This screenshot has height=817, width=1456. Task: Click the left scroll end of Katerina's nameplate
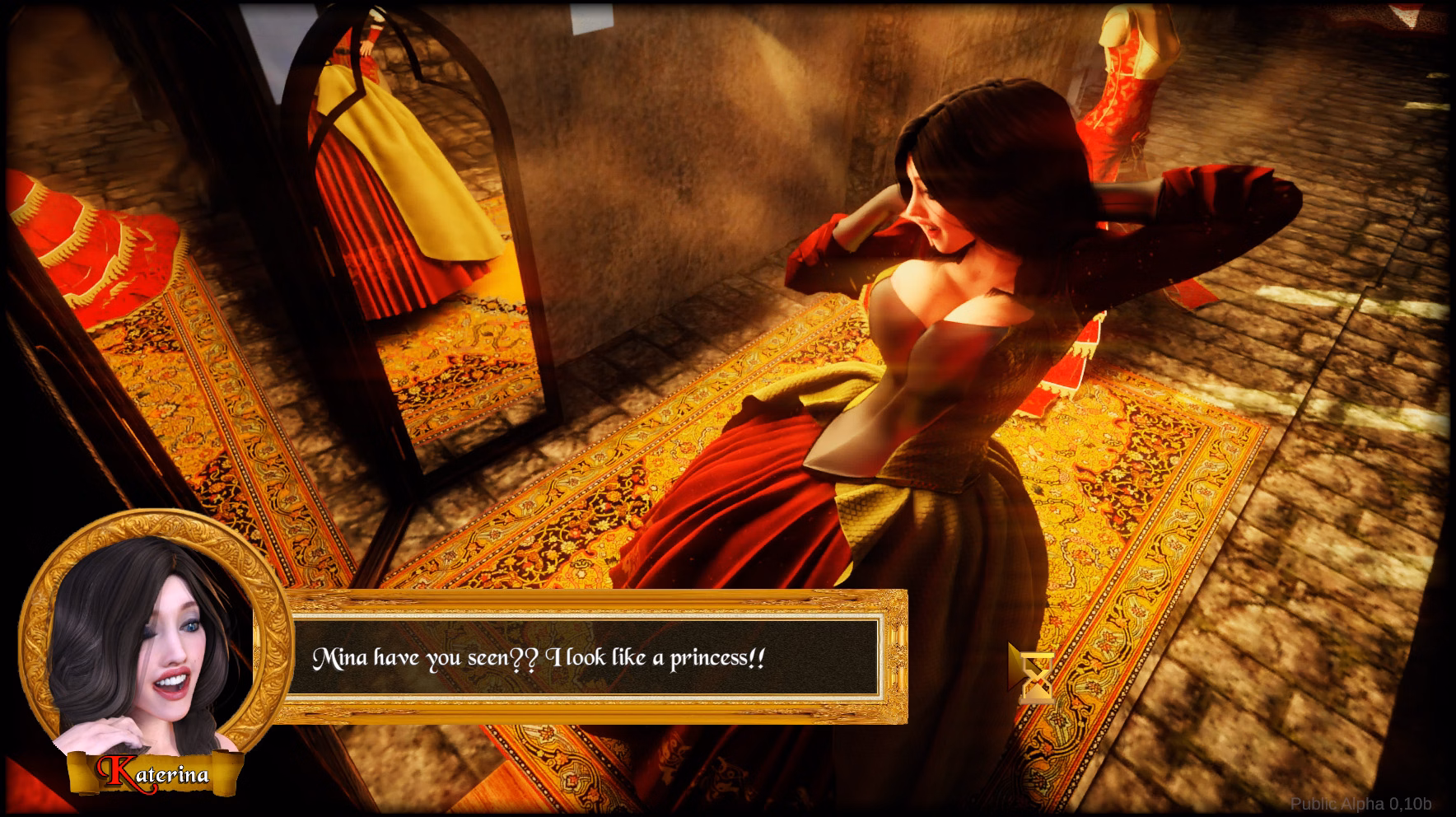coord(78,770)
